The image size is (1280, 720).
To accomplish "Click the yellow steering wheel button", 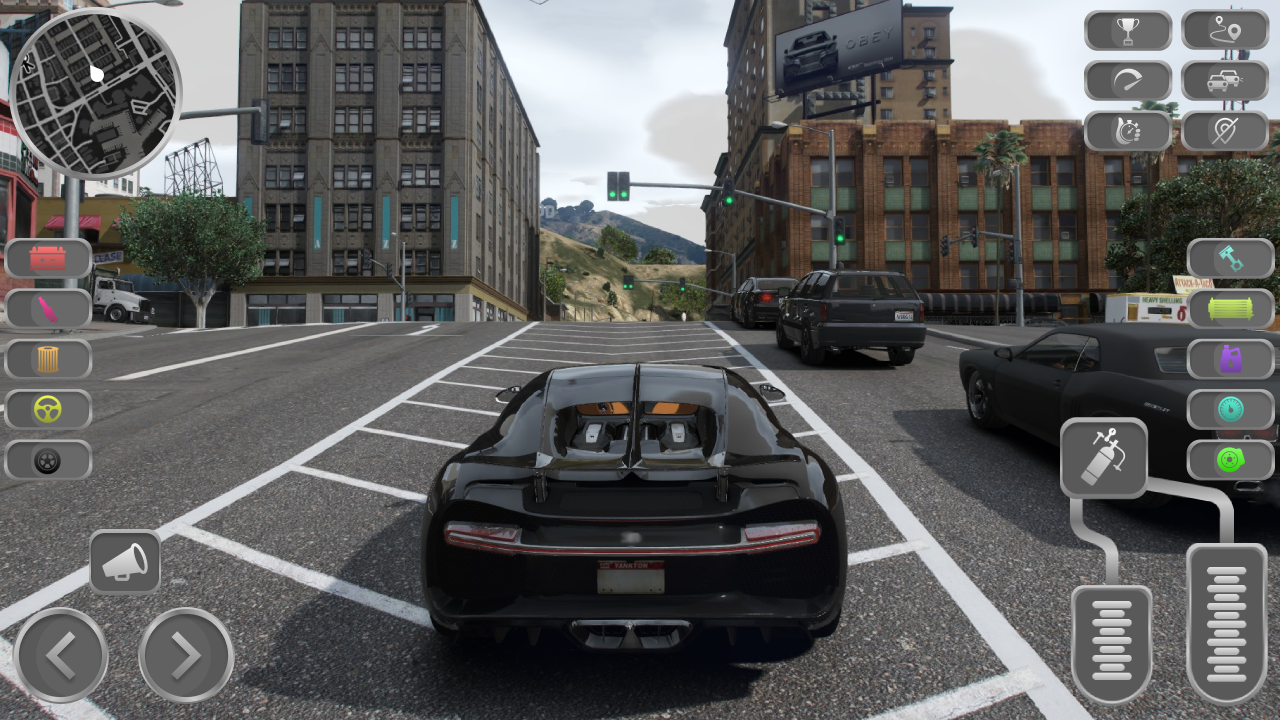I will tap(48, 409).
